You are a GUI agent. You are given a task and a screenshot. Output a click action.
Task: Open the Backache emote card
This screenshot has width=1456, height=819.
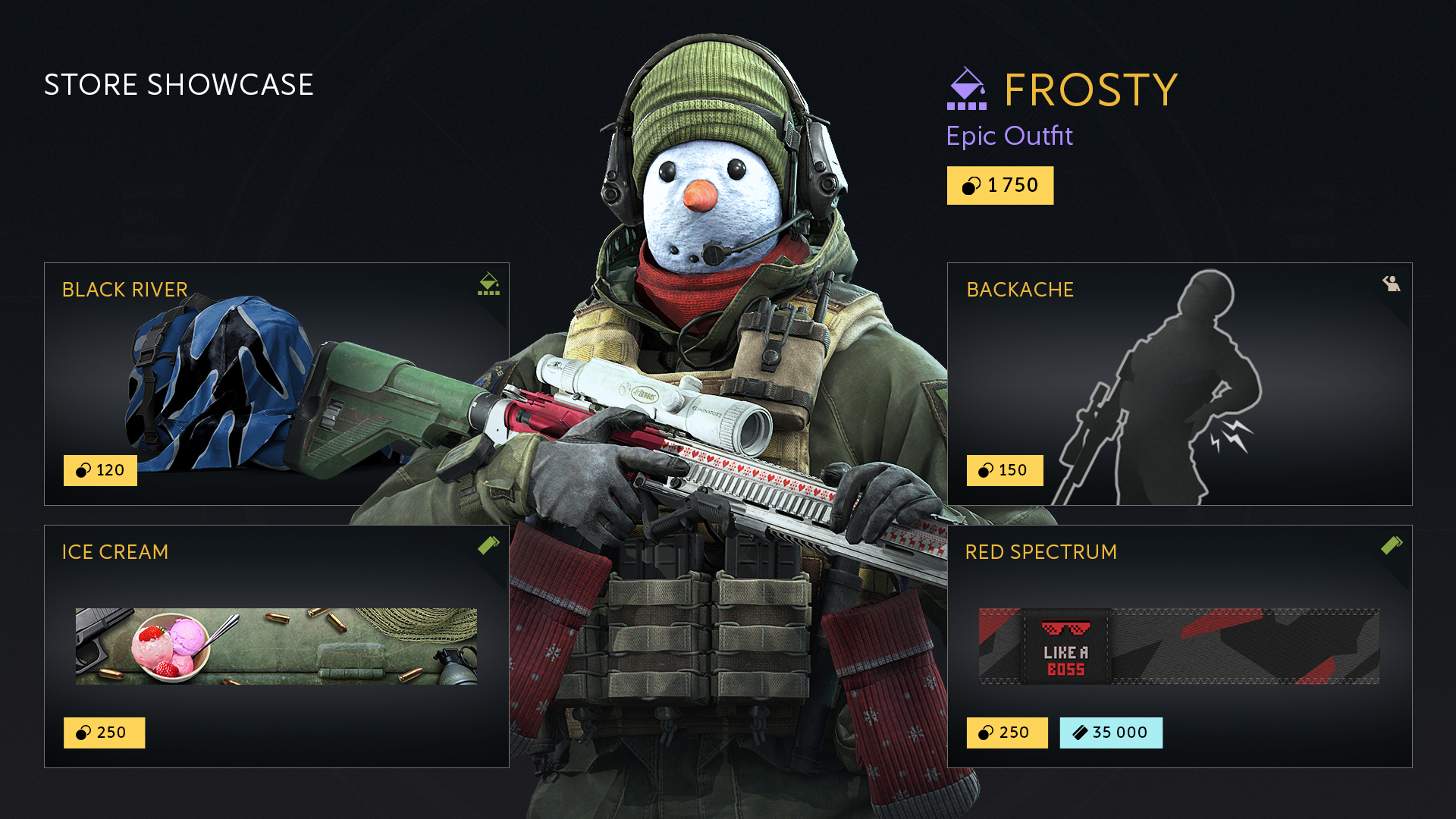coord(1179,384)
